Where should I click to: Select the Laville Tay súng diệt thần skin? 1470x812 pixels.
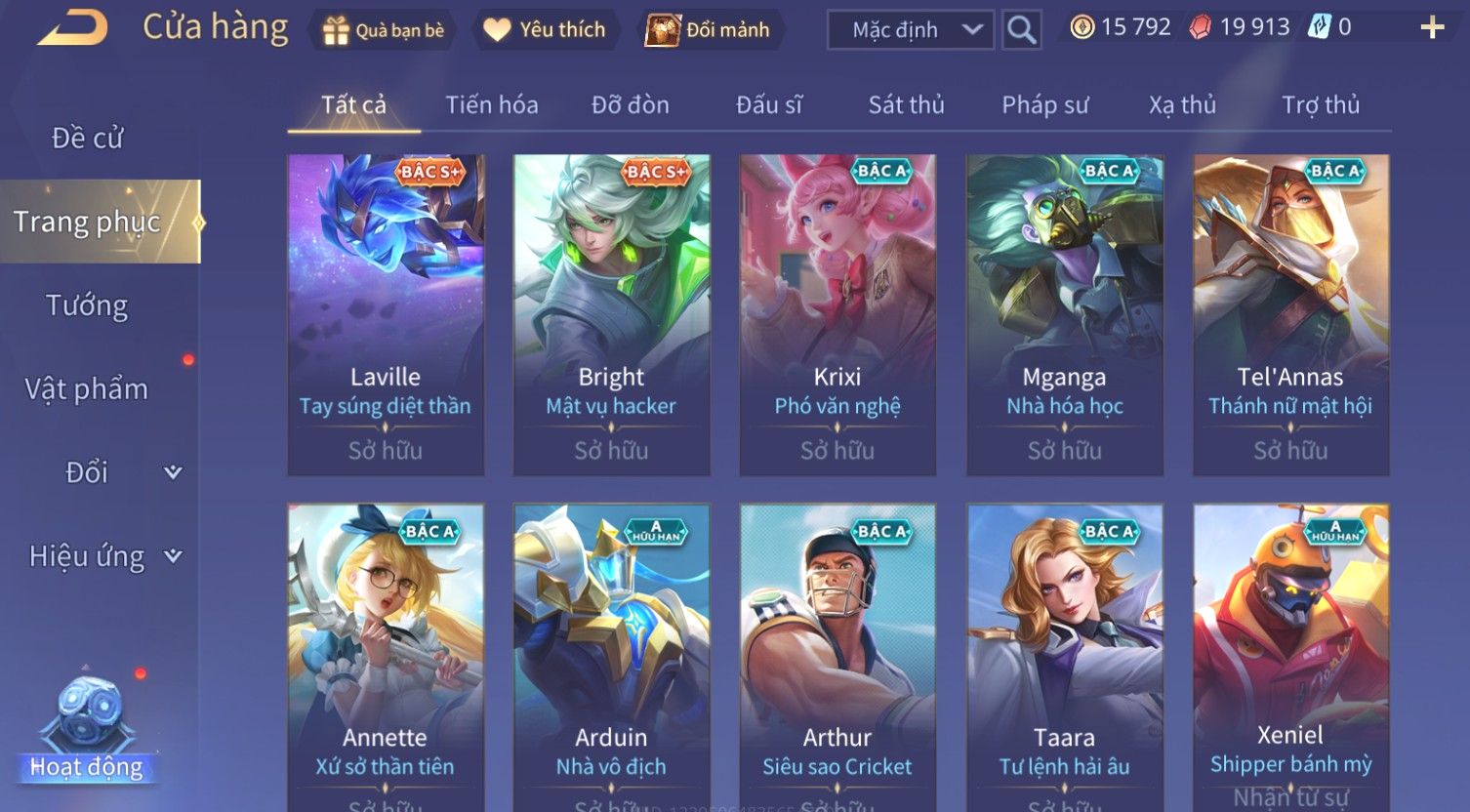tap(386, 314)
